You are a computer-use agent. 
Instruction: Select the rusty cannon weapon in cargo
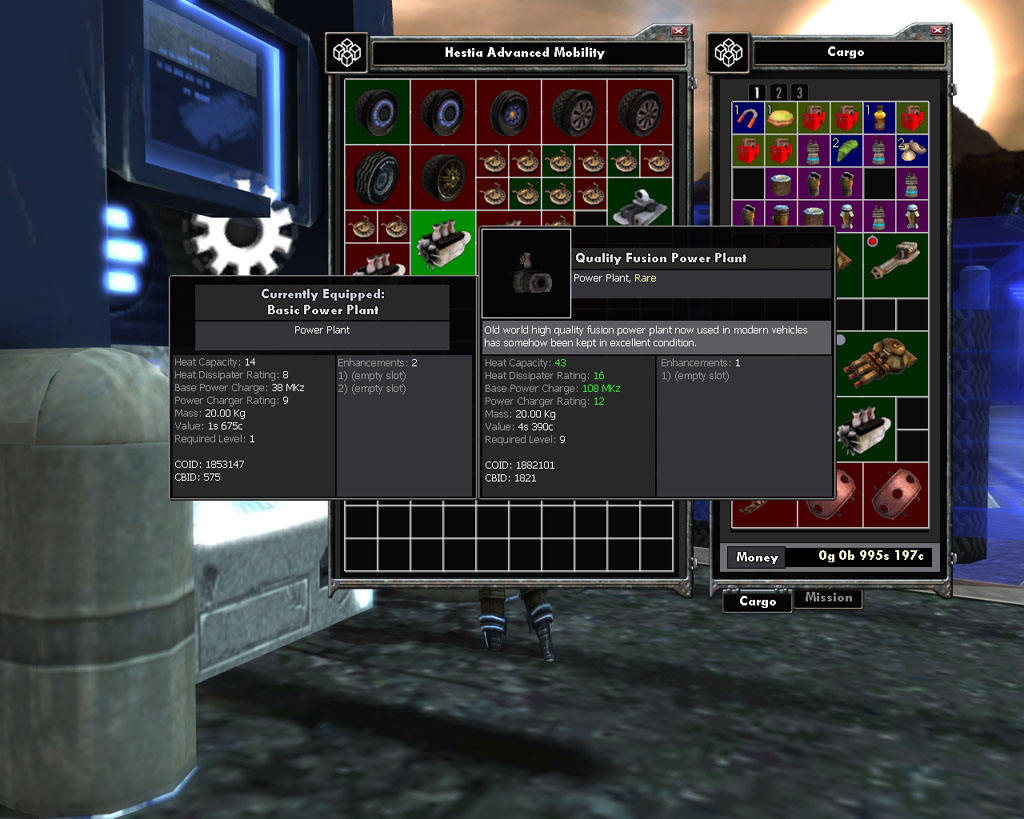(x=894, y=263)
